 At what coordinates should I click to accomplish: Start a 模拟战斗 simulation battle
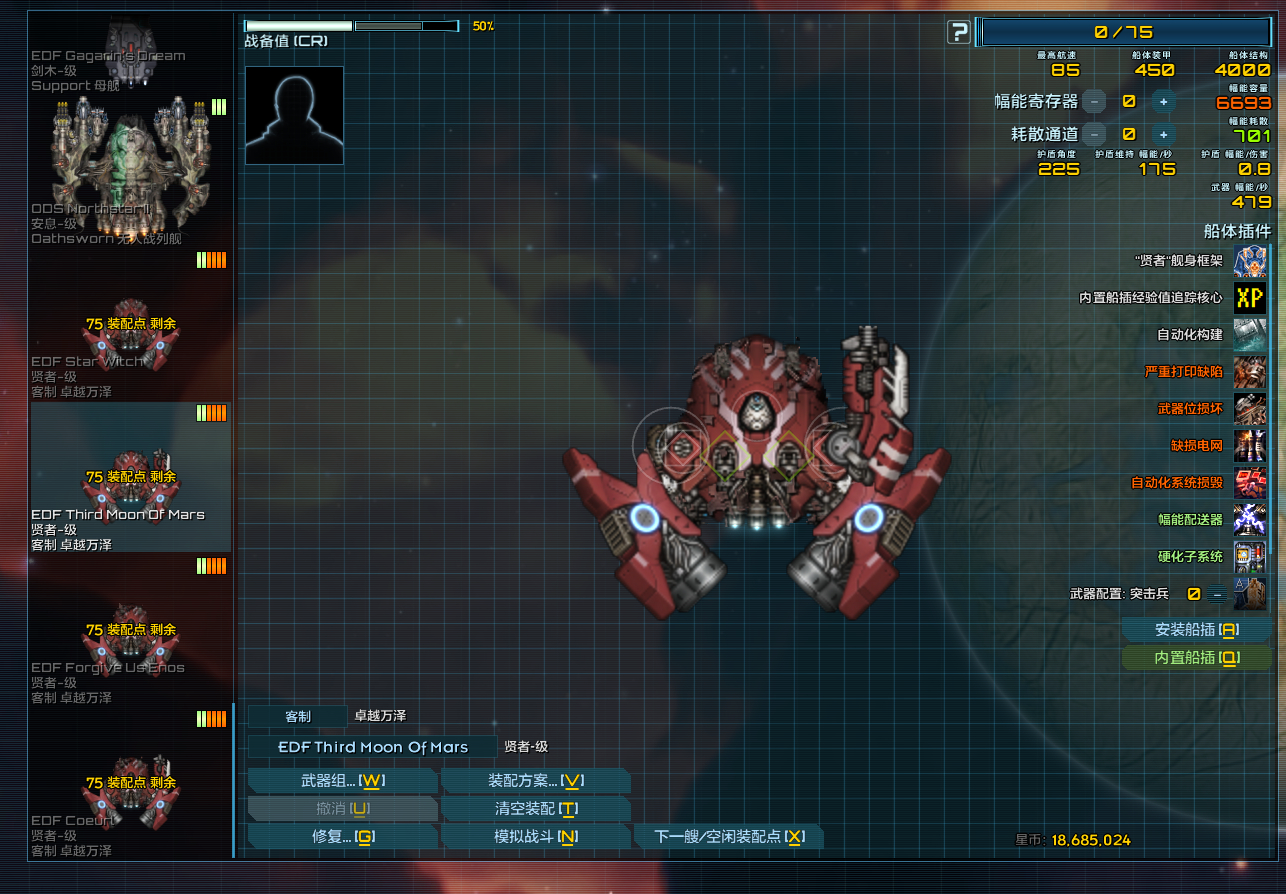[535, 836]
